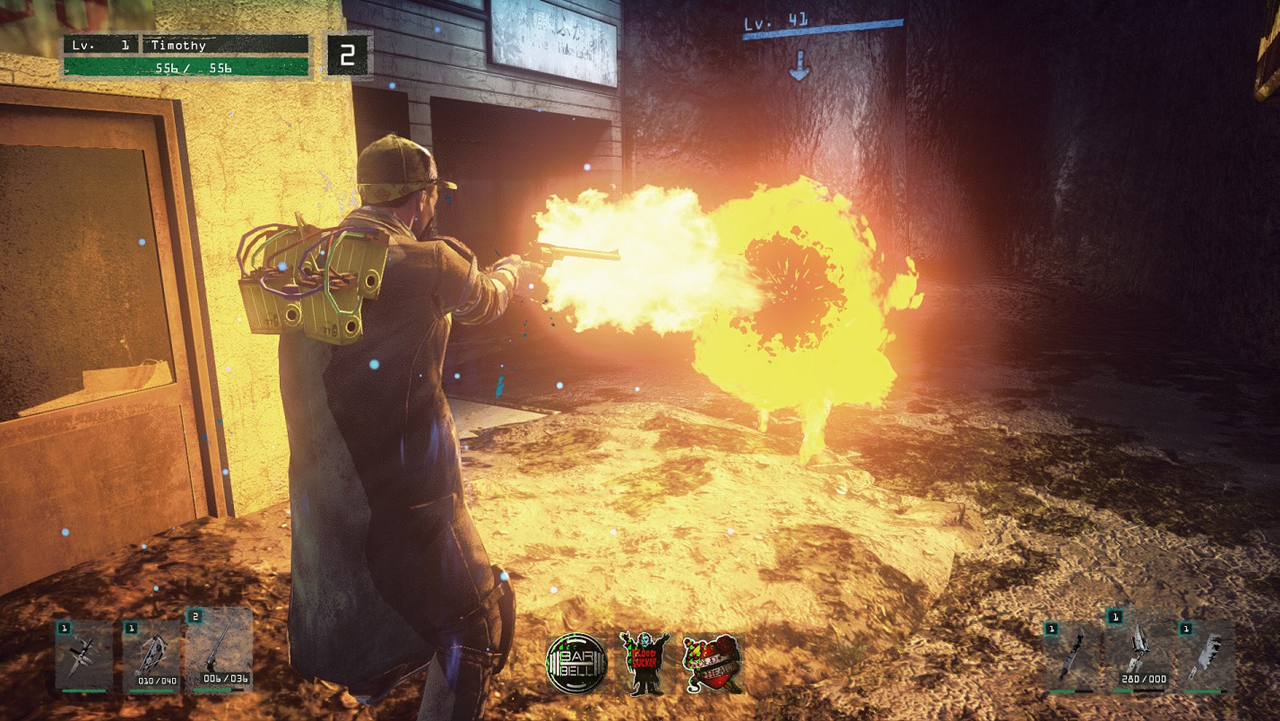Select the serrated saw blade weapon slot
Viewport: 1280px width, 721px height.
coord(1072,657)
